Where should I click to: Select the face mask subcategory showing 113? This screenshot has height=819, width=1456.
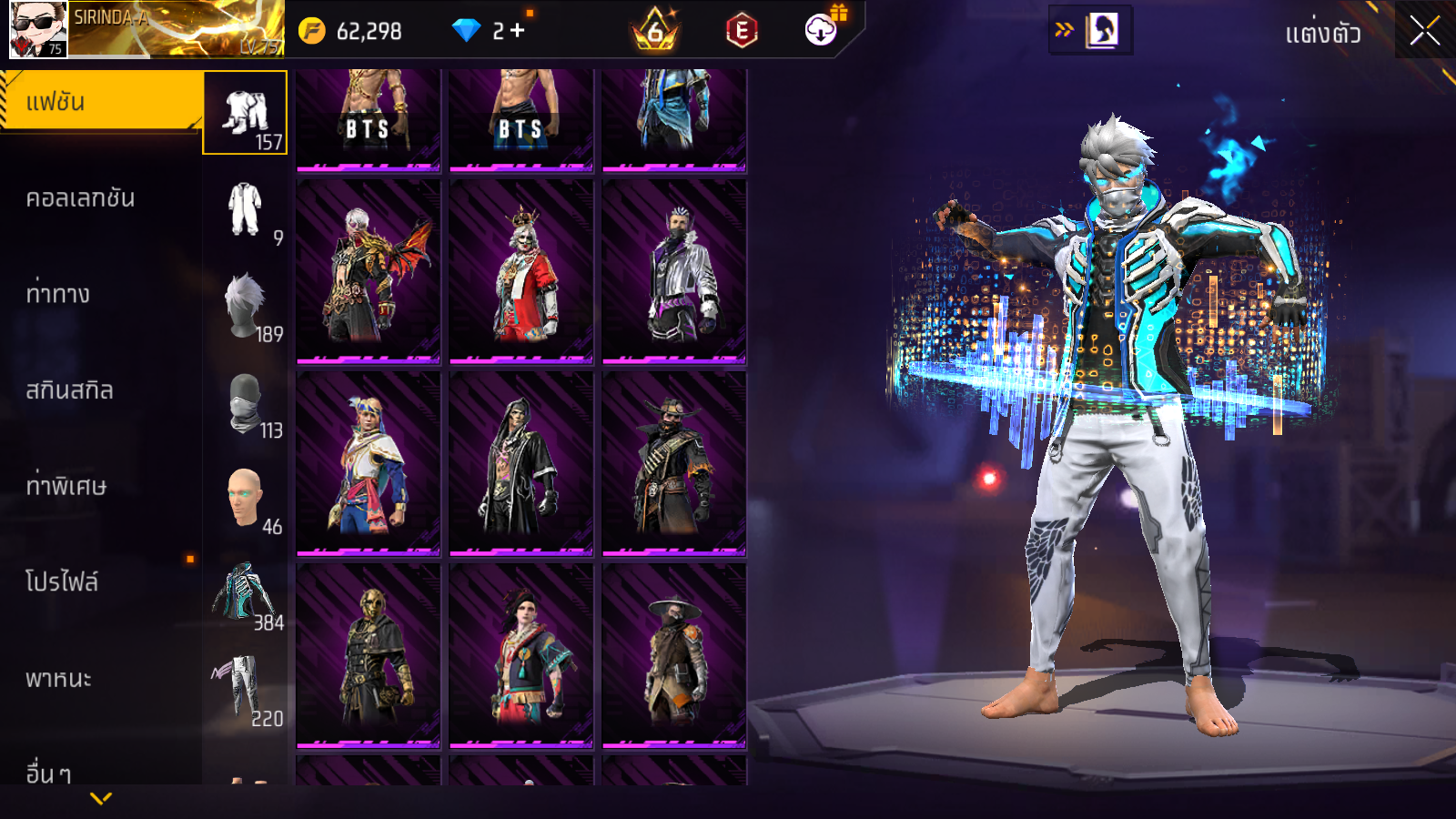tap(245, 402)
